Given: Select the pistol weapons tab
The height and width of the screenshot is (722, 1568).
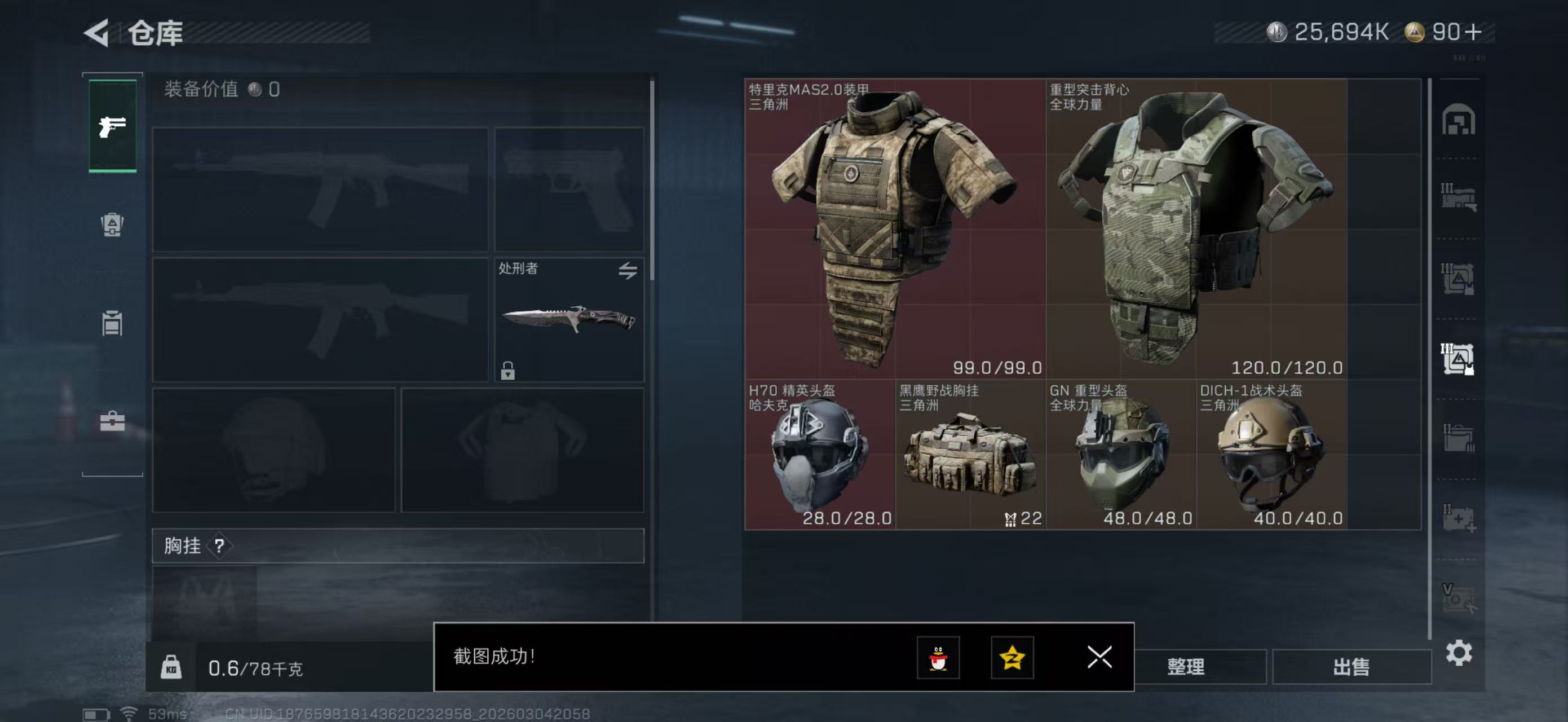Looking at the screenshot, I should click(113, 126).
